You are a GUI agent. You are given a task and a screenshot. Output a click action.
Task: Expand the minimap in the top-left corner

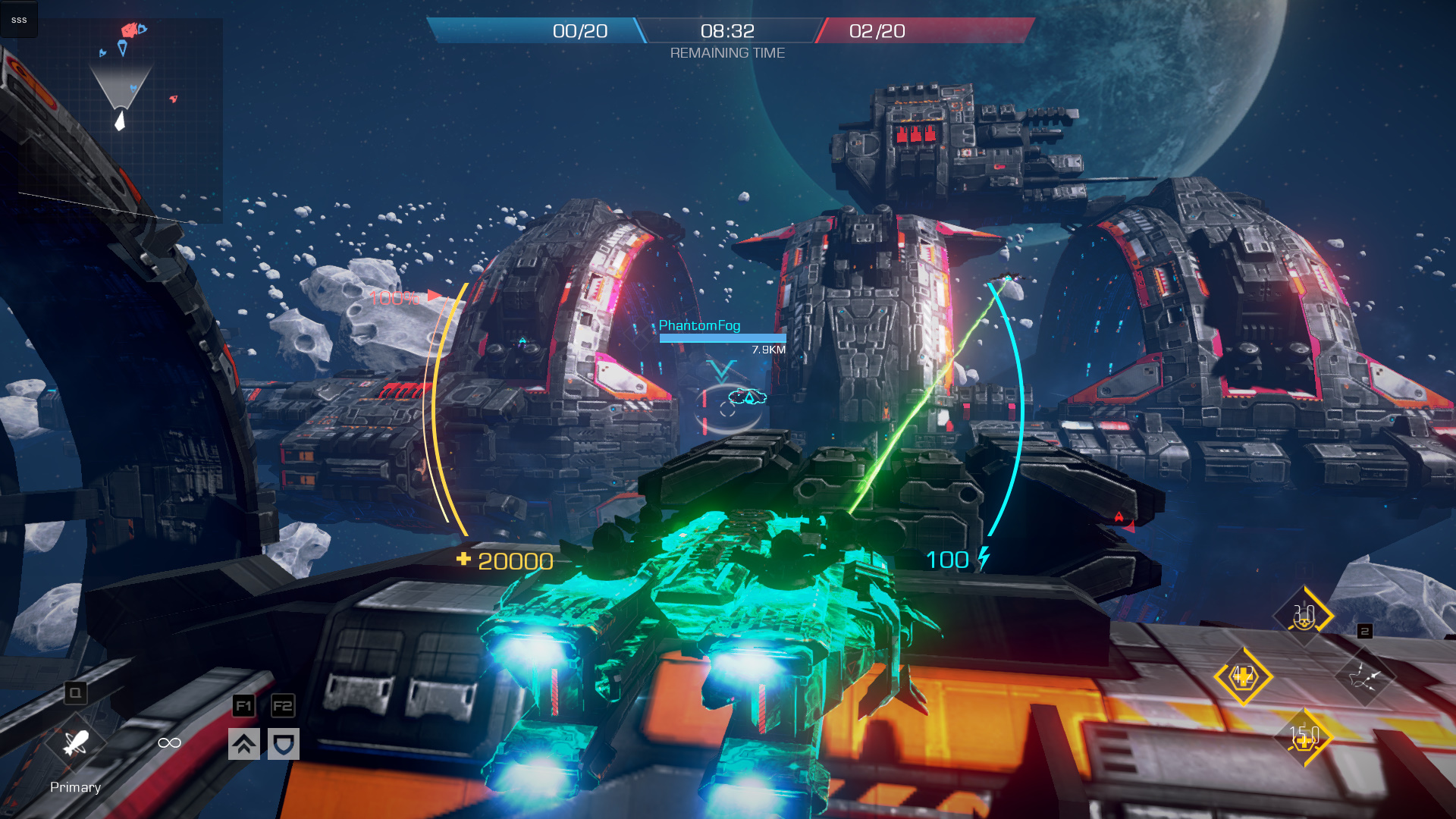(x=121, y=118)
